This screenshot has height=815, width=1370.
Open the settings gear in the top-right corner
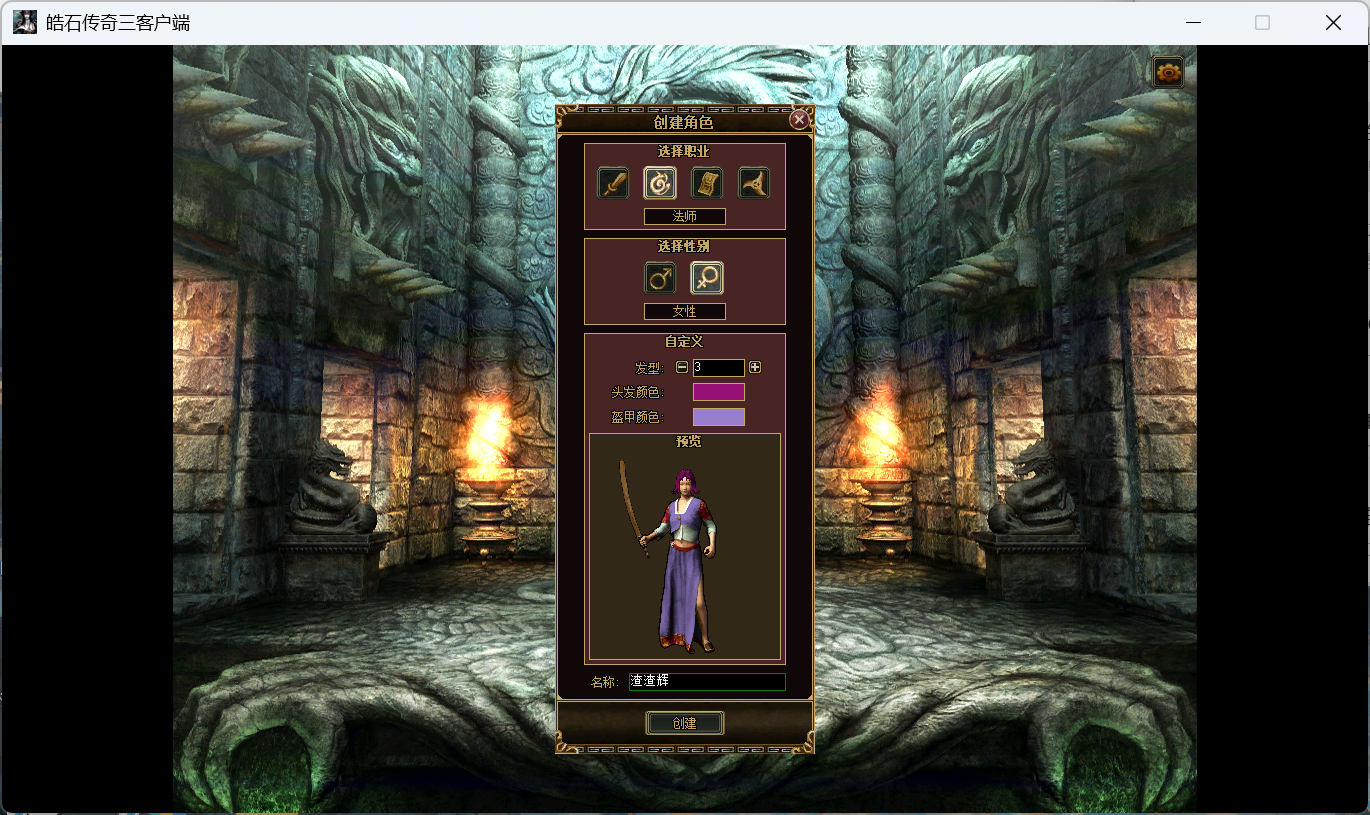[x=1167, y=71]
